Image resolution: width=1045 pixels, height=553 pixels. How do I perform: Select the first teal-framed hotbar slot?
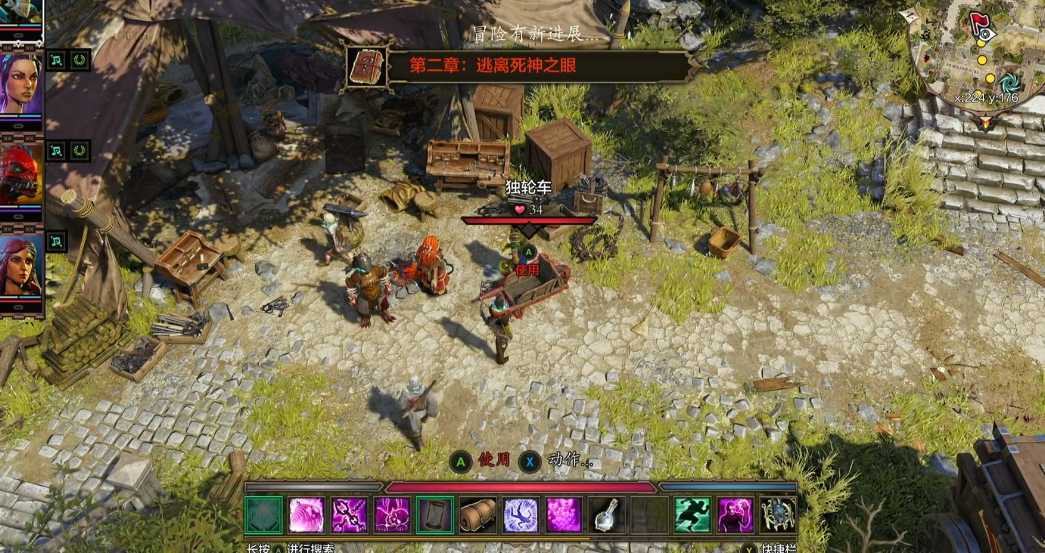(x=263, y=515)
